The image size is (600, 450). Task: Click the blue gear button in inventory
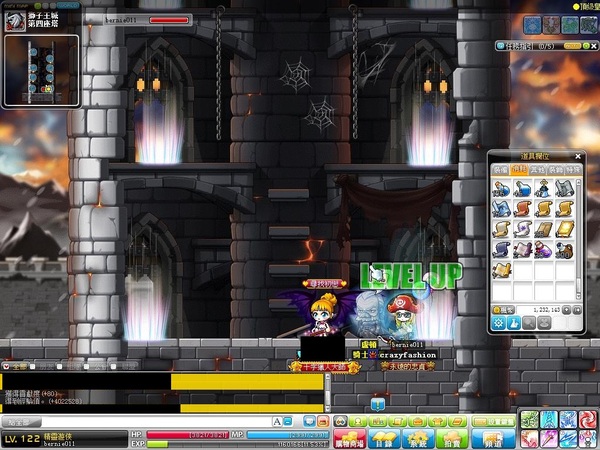499,324
